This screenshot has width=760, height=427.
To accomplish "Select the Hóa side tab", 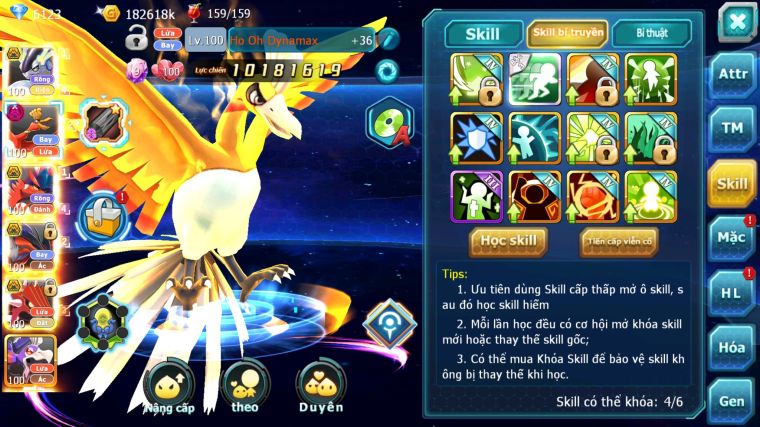I will [x=732, y=347].
